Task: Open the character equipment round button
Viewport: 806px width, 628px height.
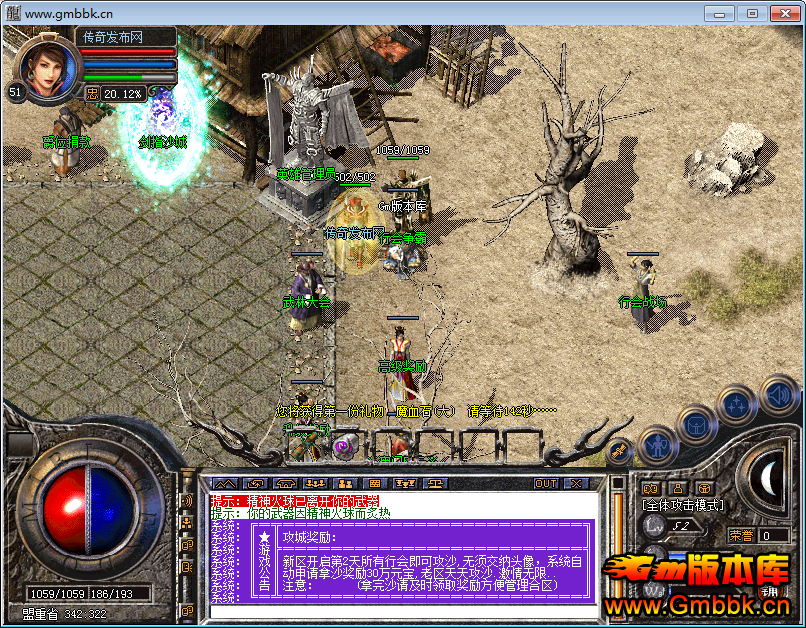Action: 657,443
